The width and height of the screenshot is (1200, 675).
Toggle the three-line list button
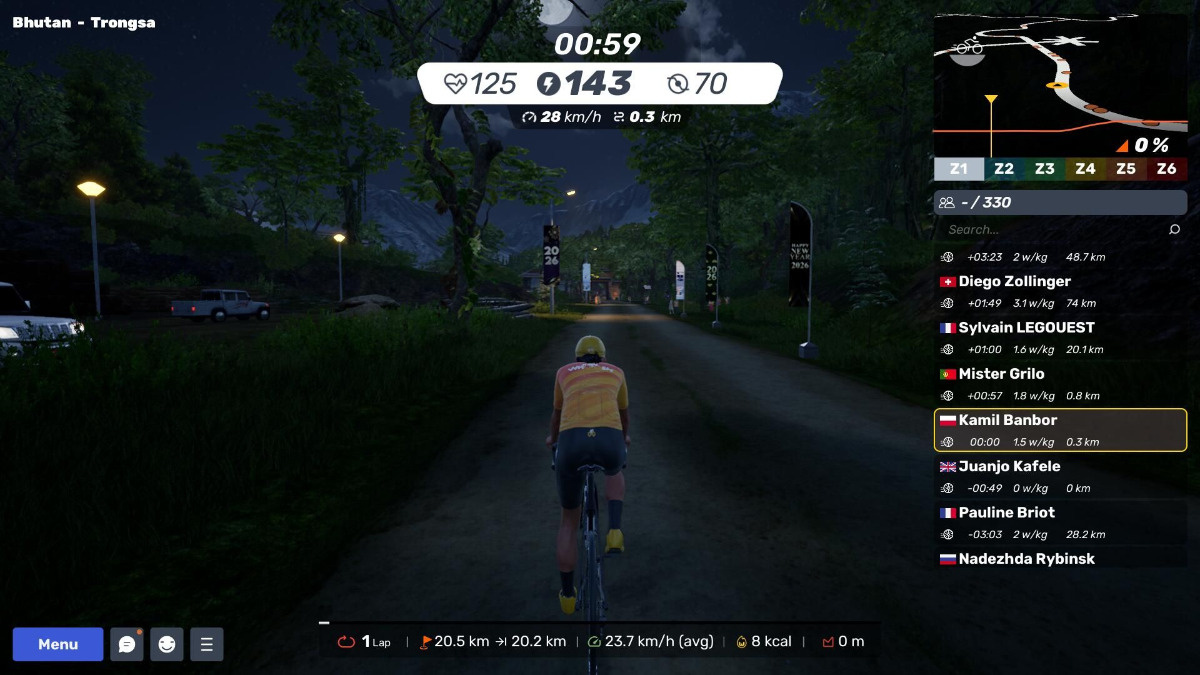click(207, 644)
